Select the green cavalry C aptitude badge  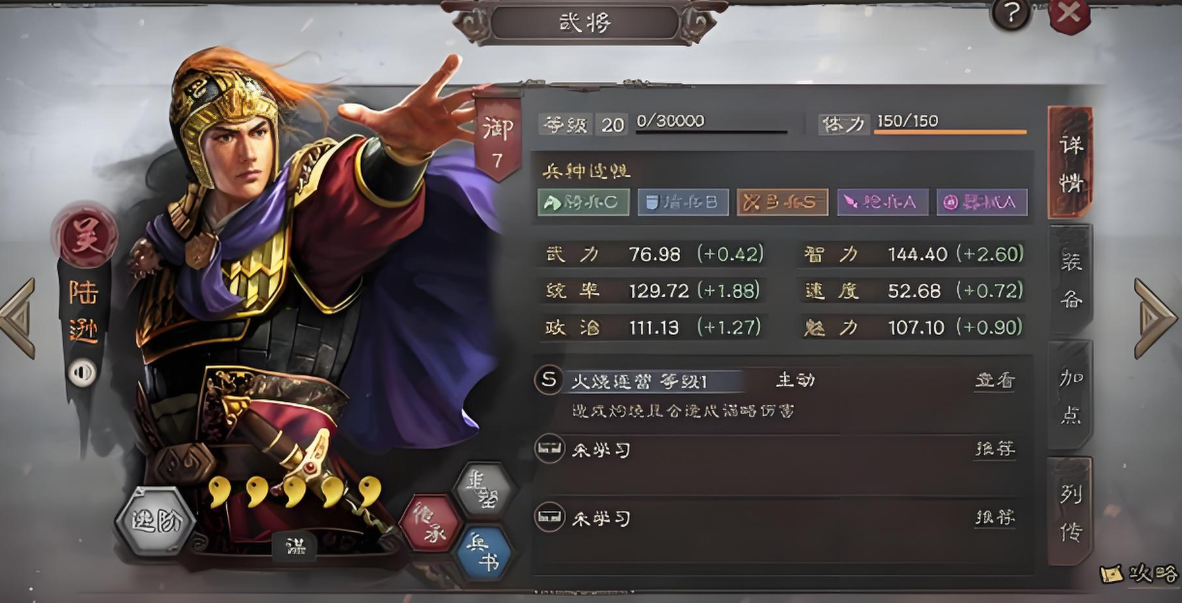584,202
